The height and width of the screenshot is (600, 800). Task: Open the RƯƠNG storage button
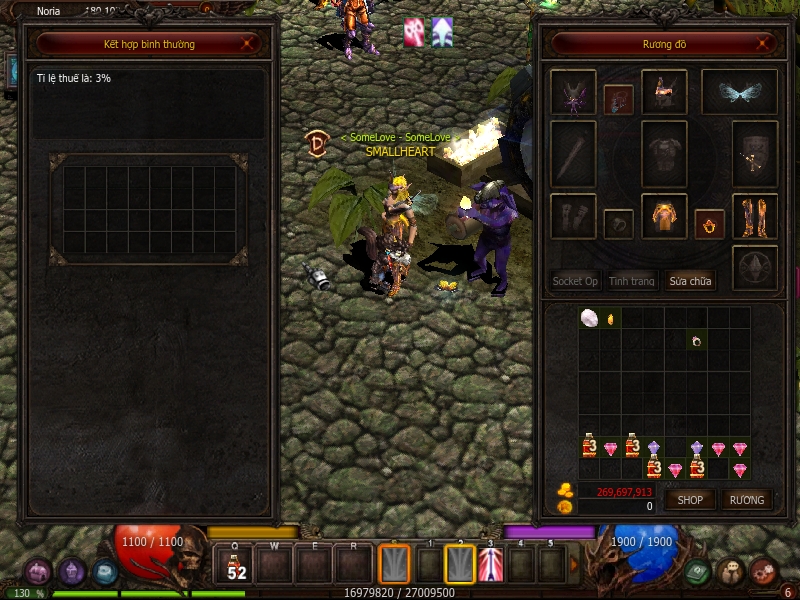[x=746, y=500]
